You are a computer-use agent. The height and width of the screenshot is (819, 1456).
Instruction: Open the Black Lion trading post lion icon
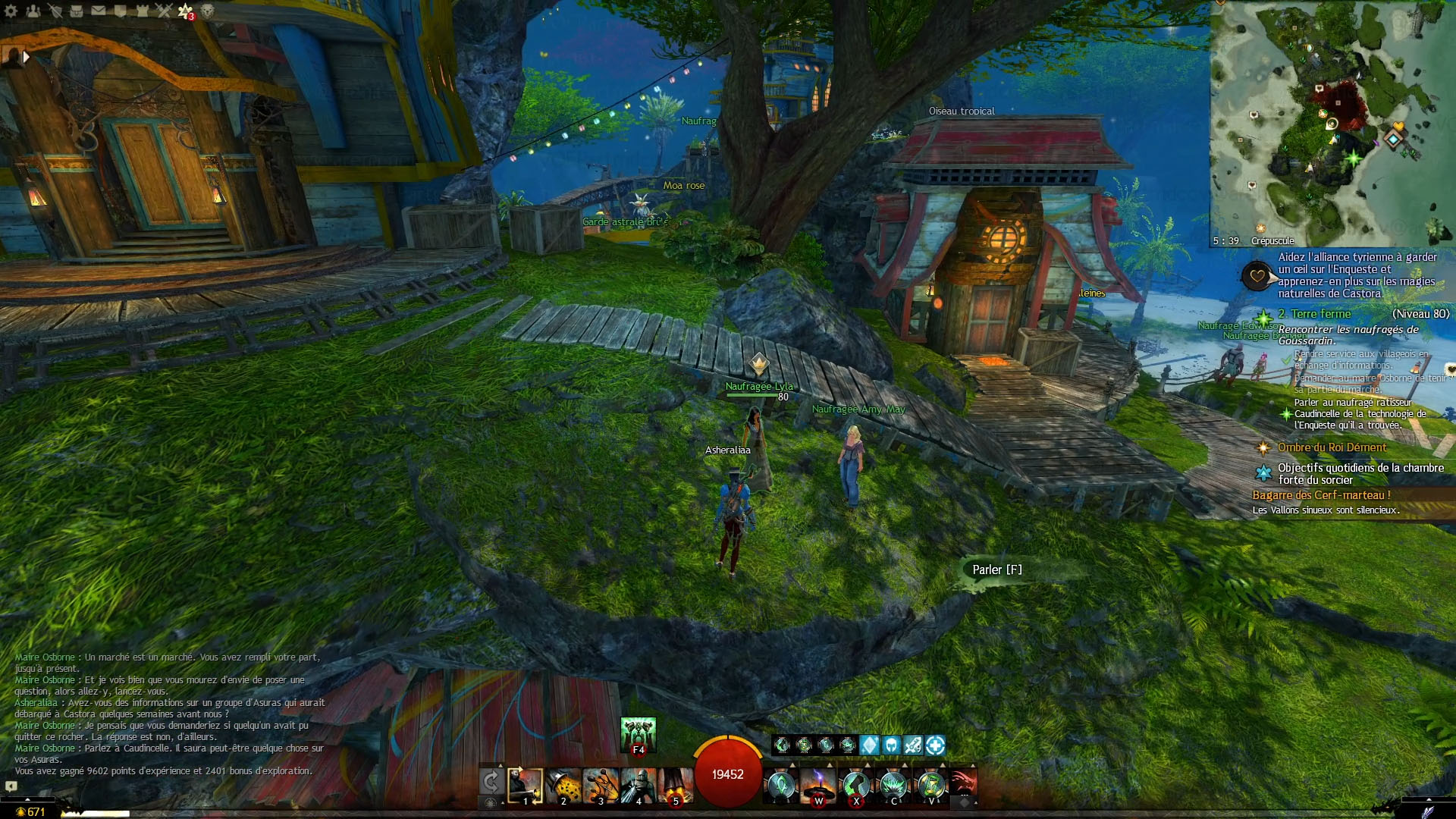click(206, 11)
